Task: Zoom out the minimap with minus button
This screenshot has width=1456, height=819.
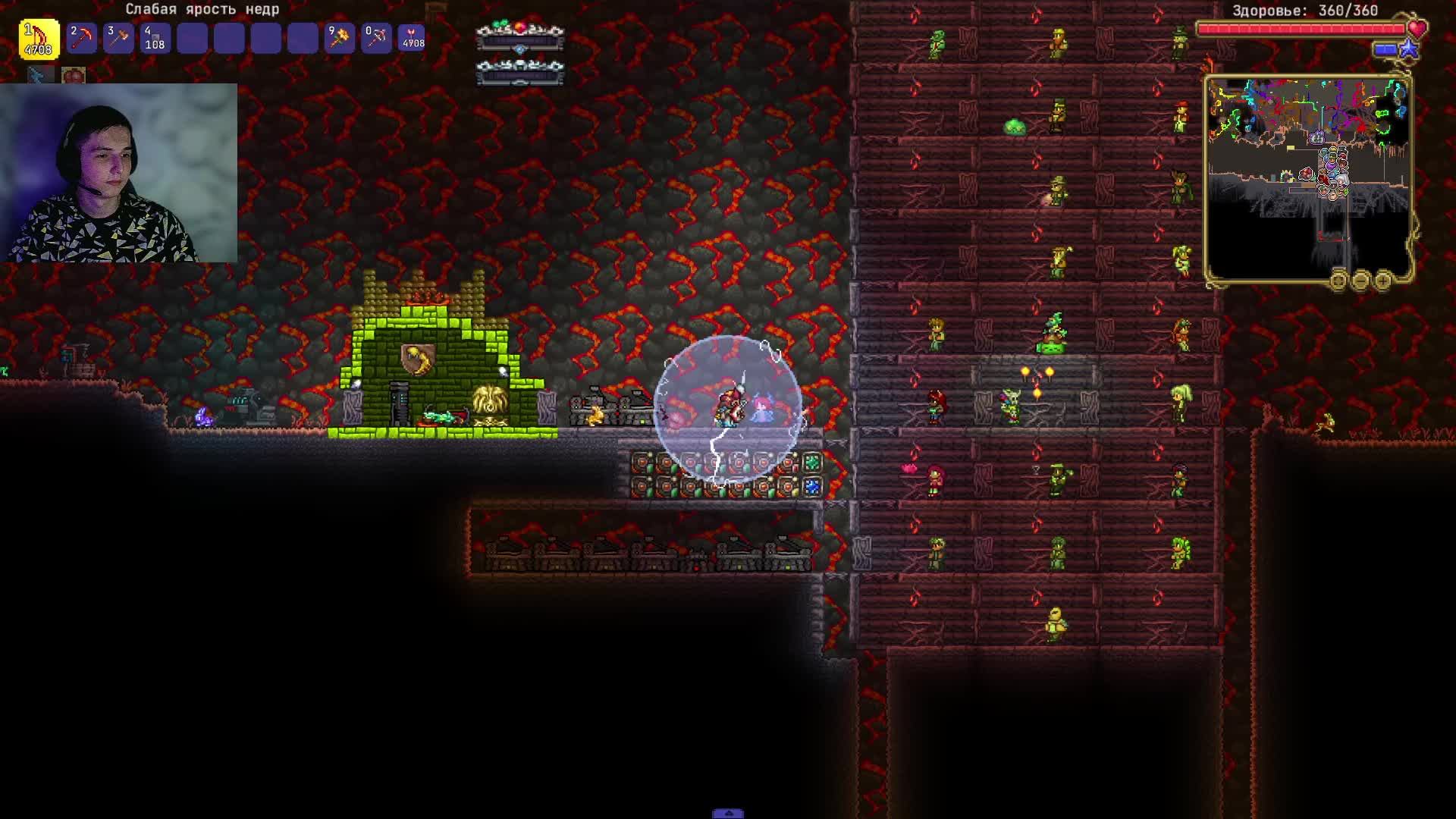Action: (1360, 281)
